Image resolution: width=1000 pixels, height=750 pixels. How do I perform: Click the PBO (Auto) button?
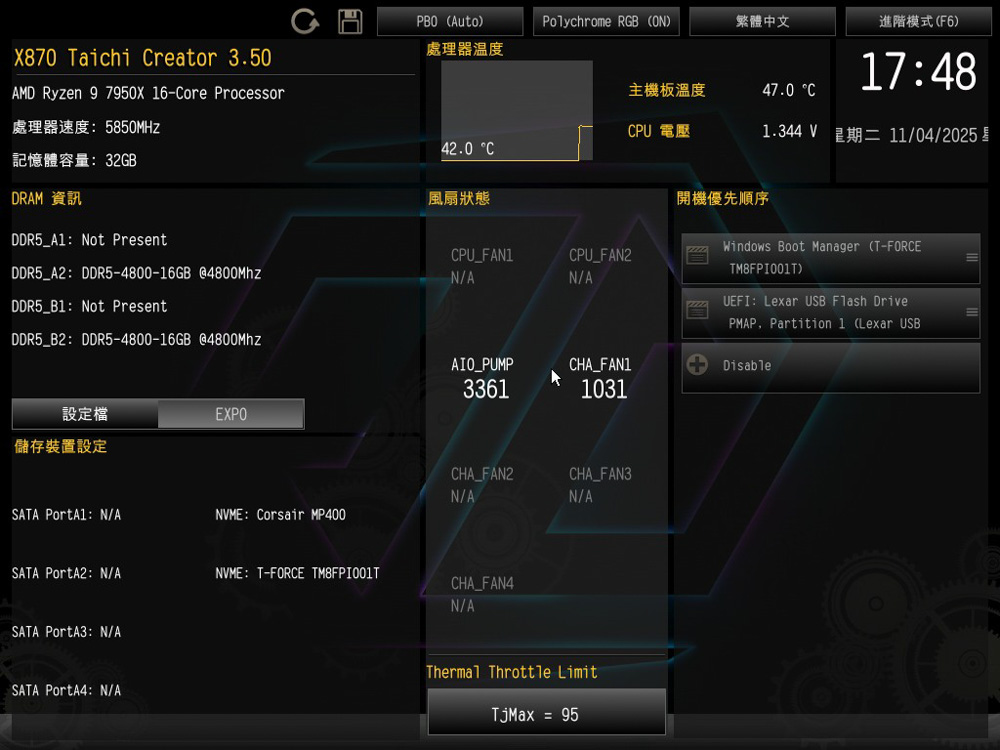click(x=450, y=21)
